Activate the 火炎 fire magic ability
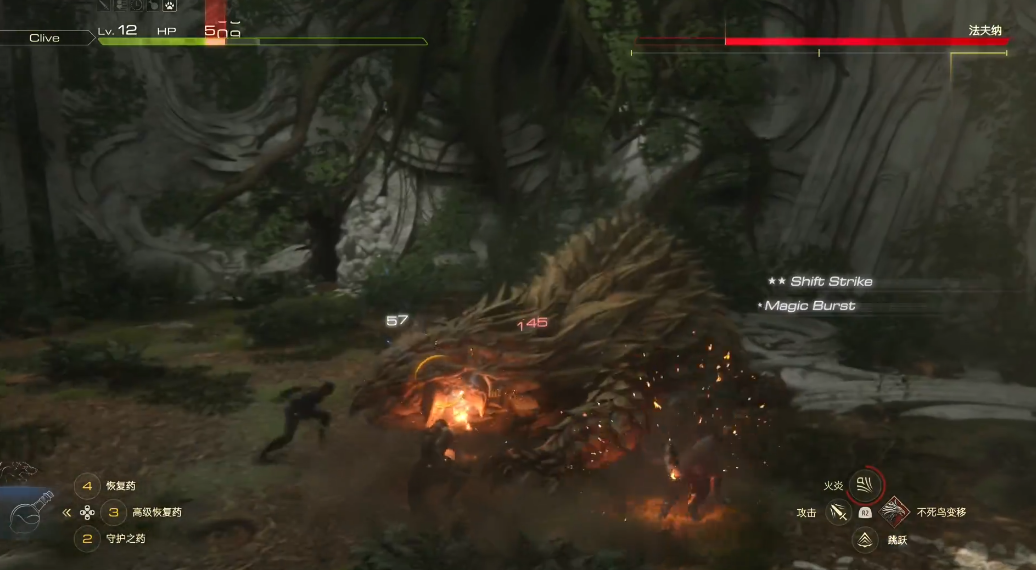 (865, 485)
